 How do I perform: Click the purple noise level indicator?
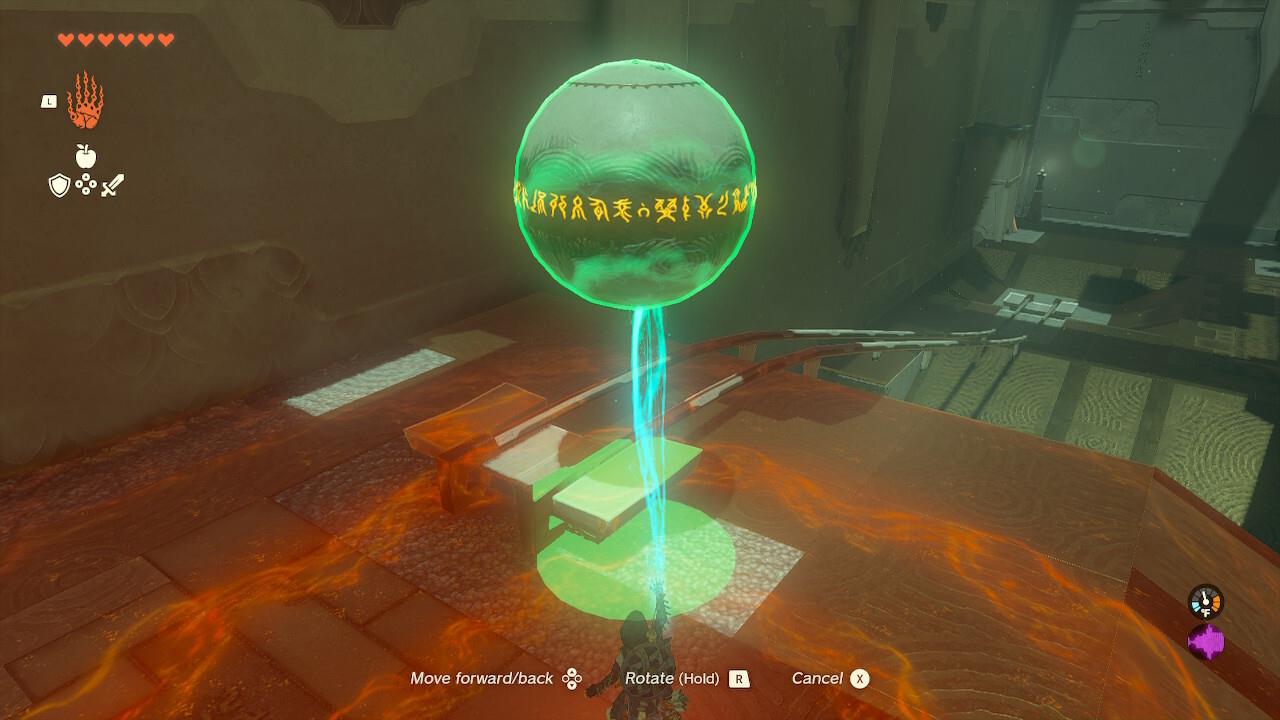point(1206,640)
